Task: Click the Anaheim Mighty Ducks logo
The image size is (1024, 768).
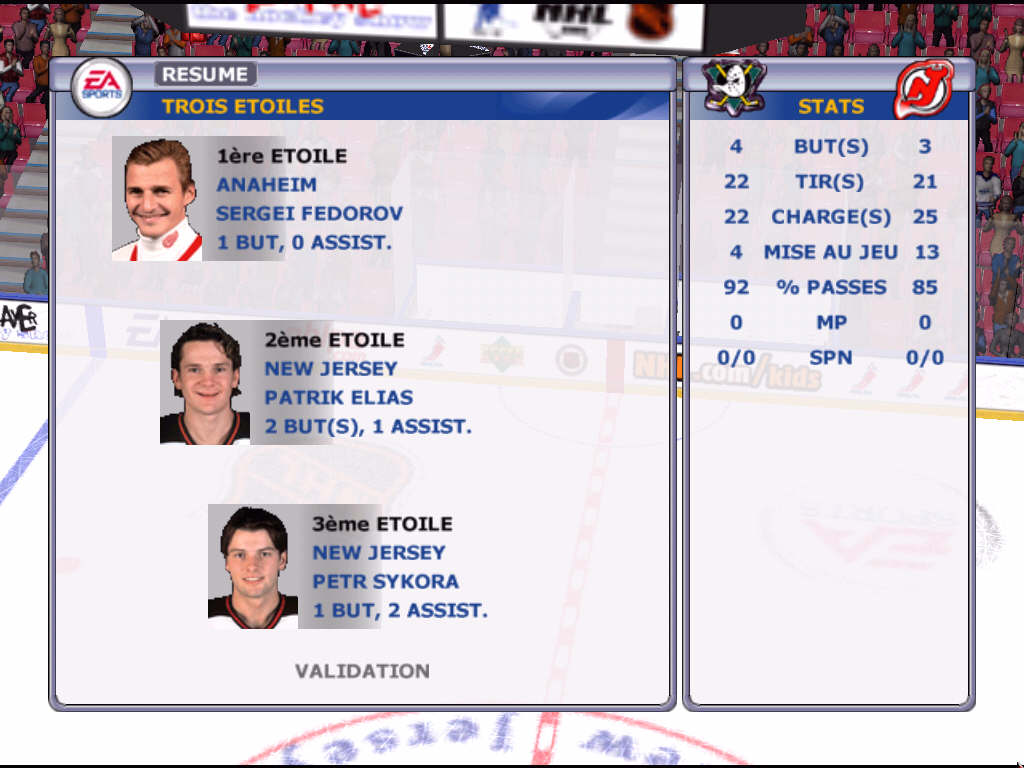Action: pos(734,87)
